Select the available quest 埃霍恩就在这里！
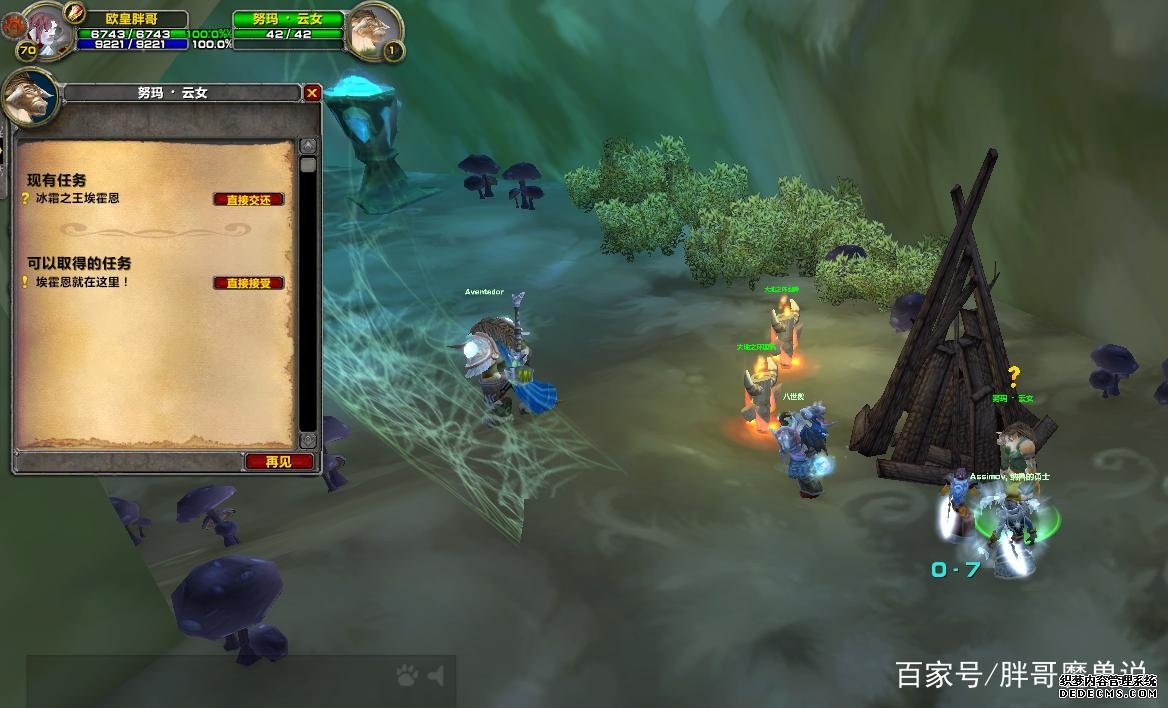Viewport: 1168px width, 708px height. 80,283
